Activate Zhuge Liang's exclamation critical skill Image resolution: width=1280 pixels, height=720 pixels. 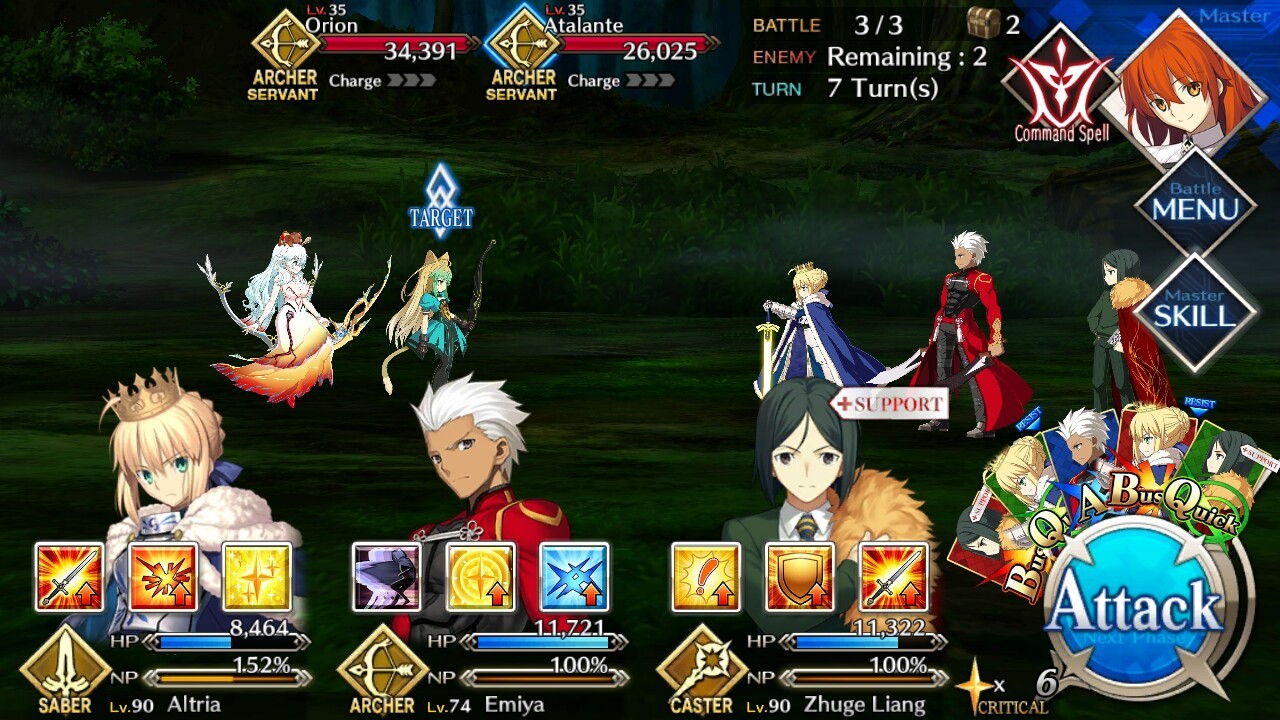(706, 577)
